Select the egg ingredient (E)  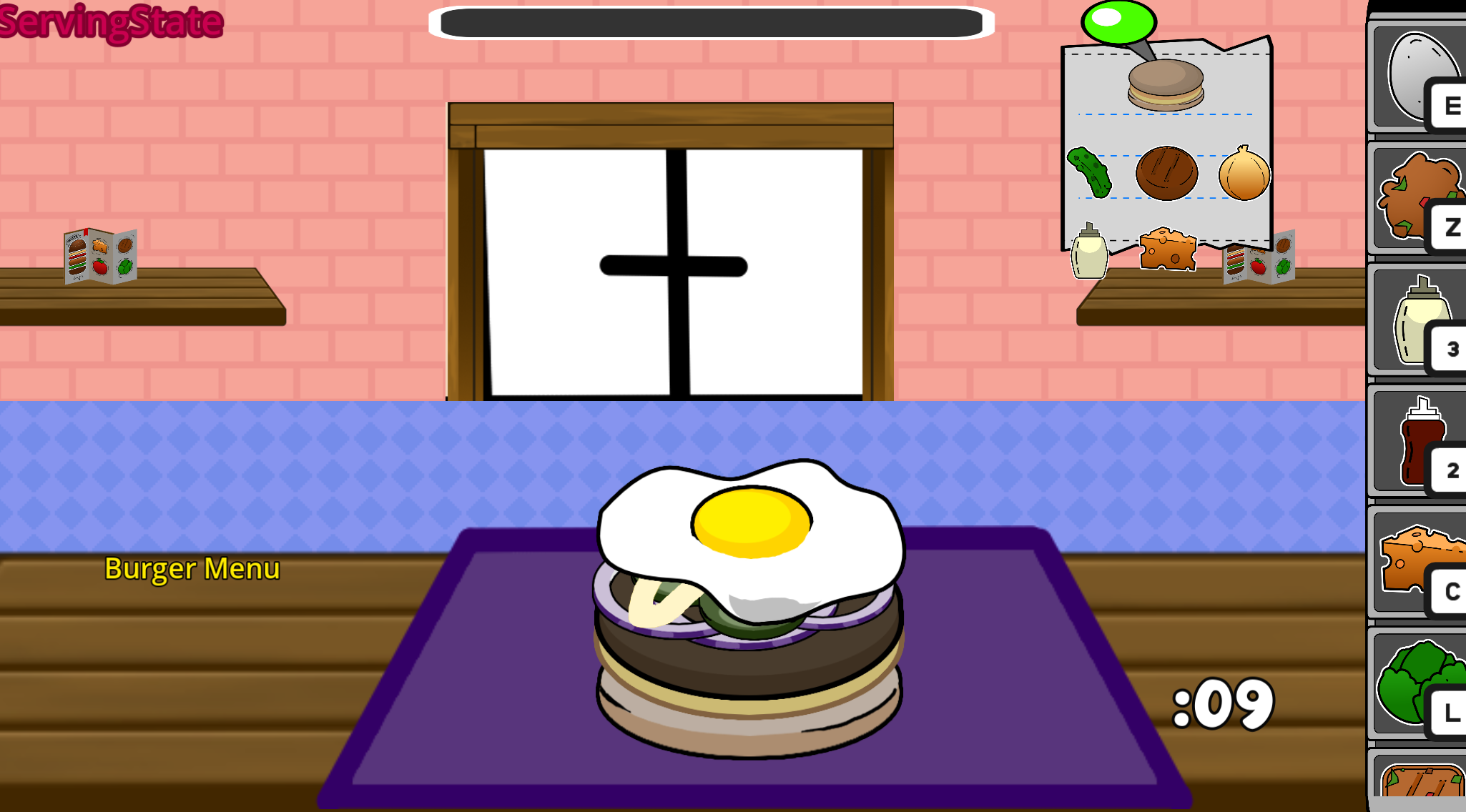1416,75
